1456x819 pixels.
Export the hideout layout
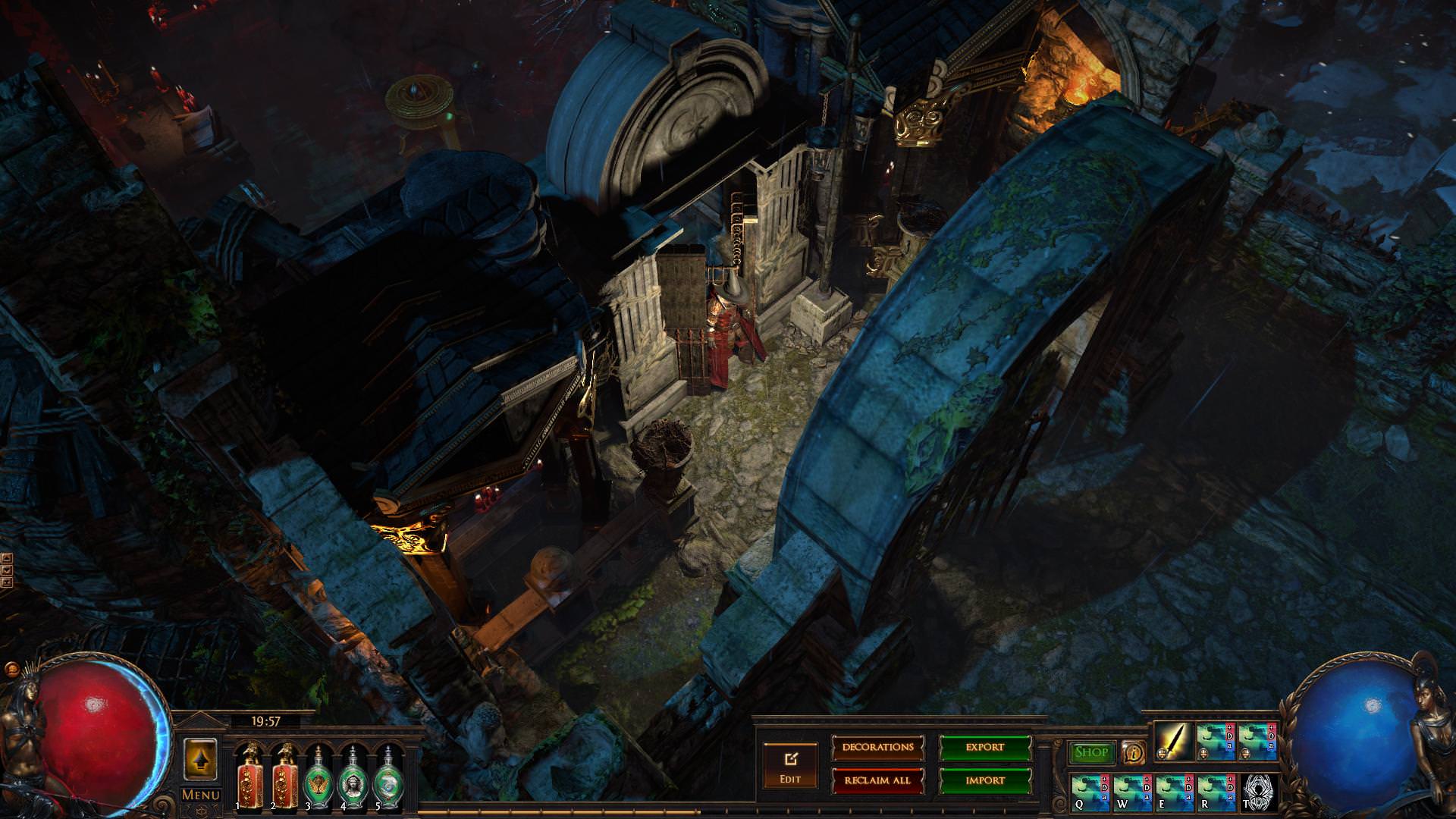pyautogui.click(x=985, y=748)
